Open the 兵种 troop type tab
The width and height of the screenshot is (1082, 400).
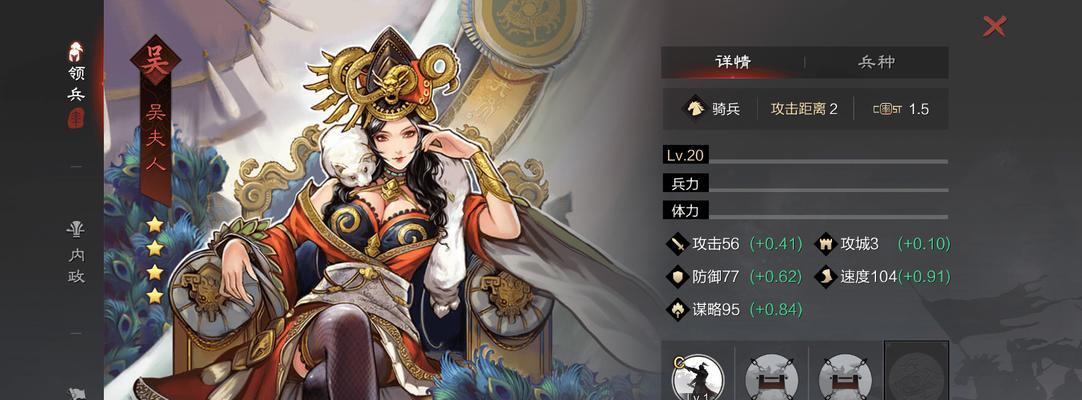(x=876, y=62)
